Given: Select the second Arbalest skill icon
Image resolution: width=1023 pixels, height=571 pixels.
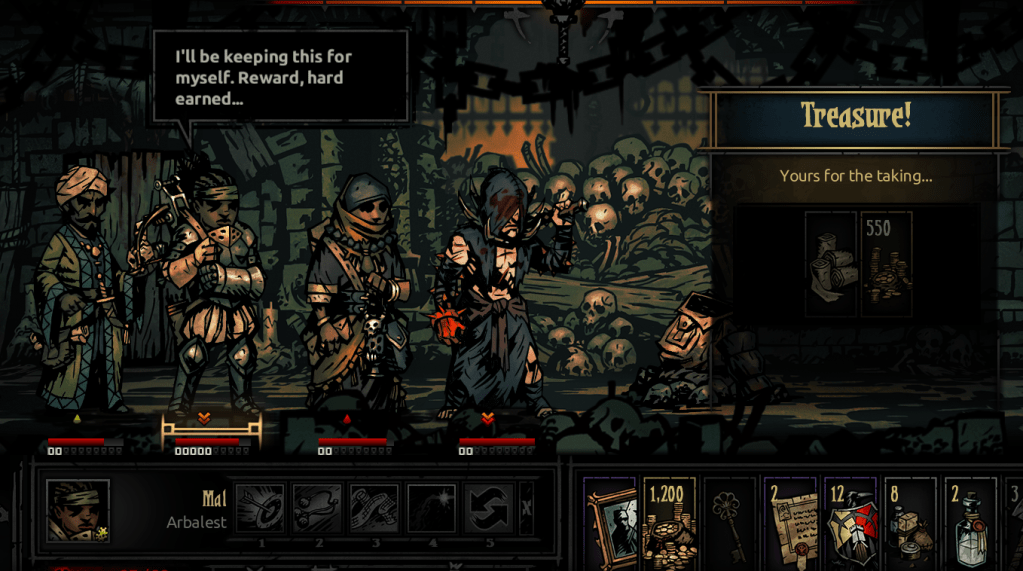Looking at the screenshot, I should point(318,508).
